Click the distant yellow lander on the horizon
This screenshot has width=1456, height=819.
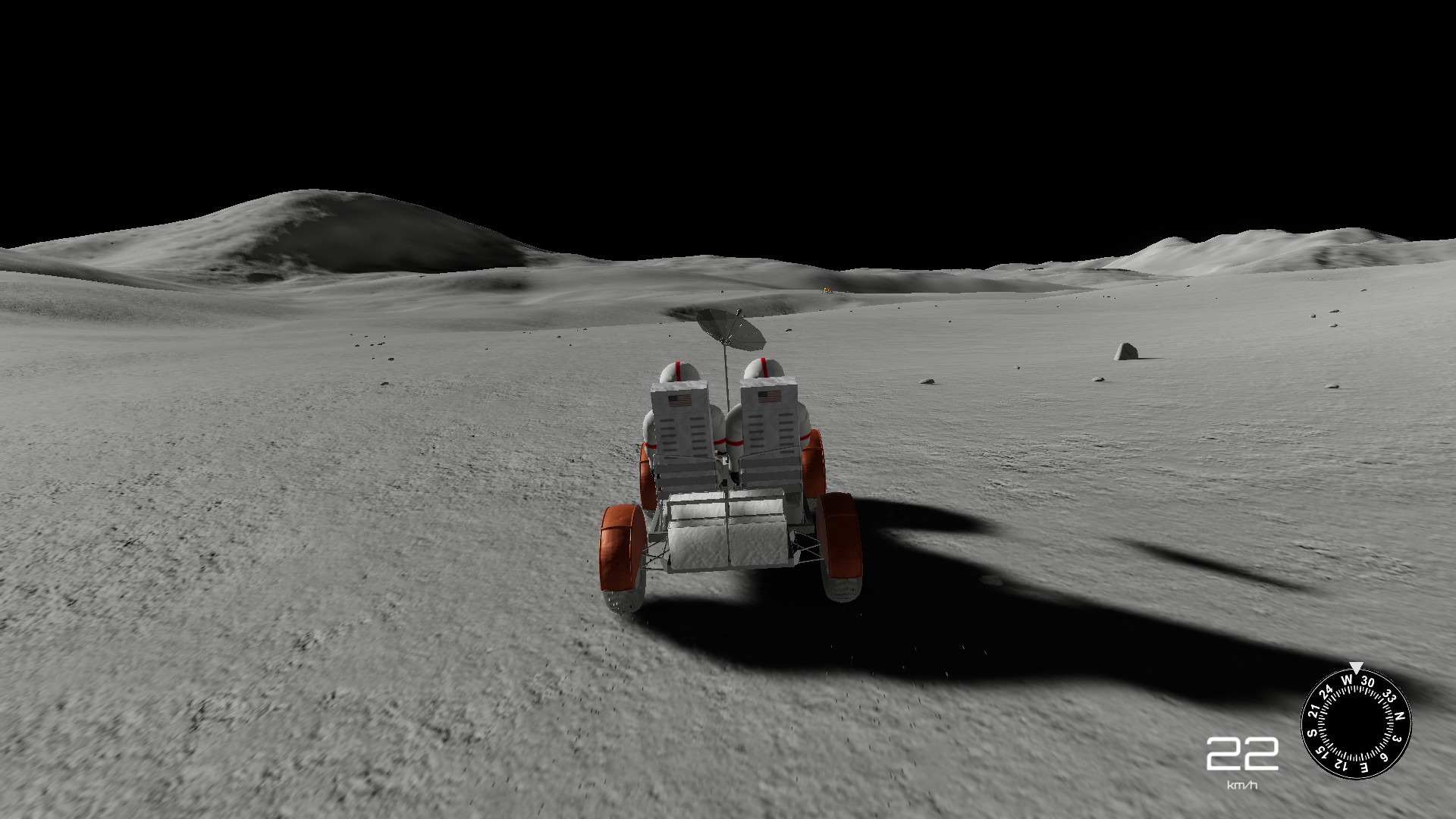pos(827,290)
